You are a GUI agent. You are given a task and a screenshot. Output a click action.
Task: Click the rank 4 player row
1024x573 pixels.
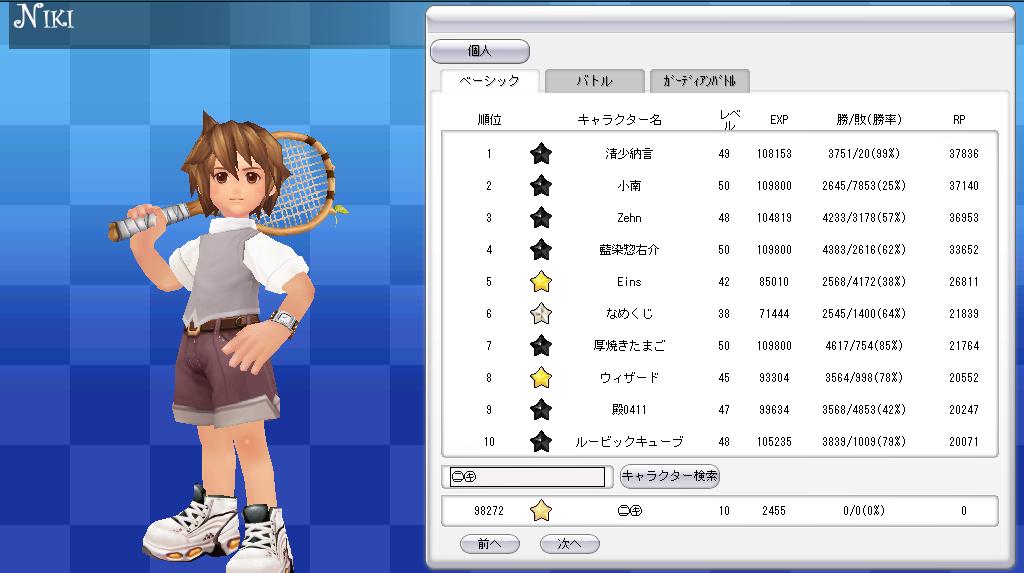(629, 250)
